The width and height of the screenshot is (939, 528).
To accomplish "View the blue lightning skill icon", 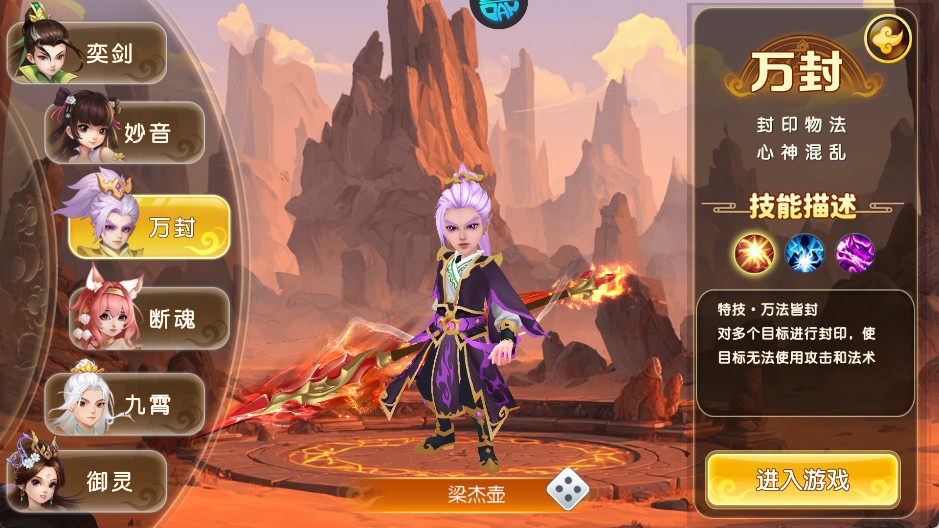I will tap(804, 253).
